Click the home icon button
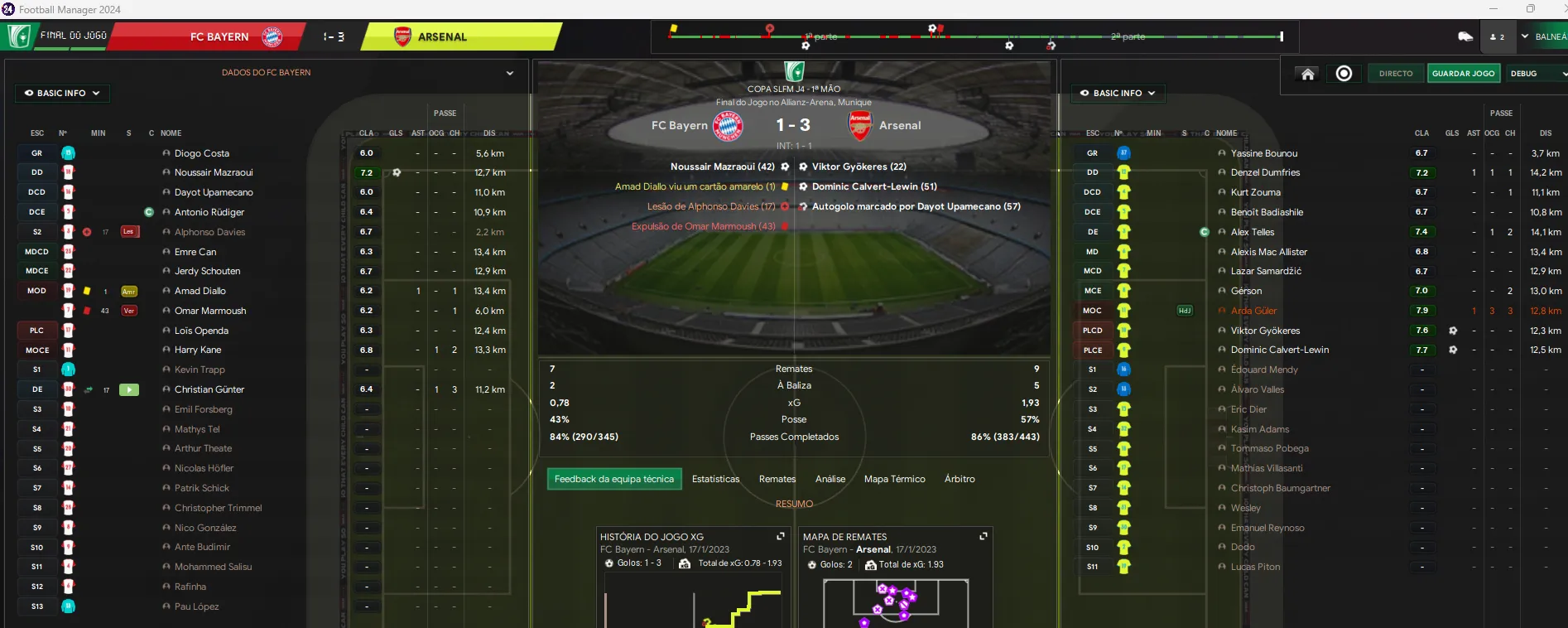The height and width of the screenshot is (628, 1568). (x=1308, y=74)
